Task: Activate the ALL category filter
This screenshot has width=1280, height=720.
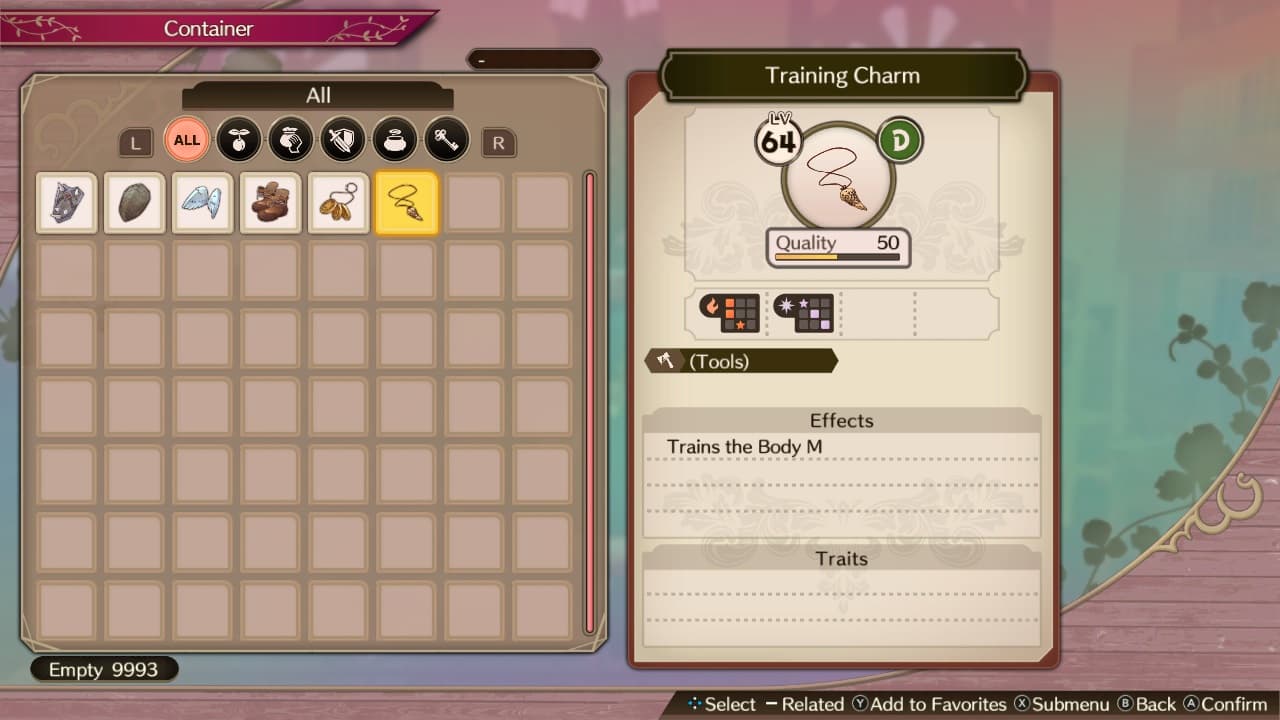Action: 186,140
